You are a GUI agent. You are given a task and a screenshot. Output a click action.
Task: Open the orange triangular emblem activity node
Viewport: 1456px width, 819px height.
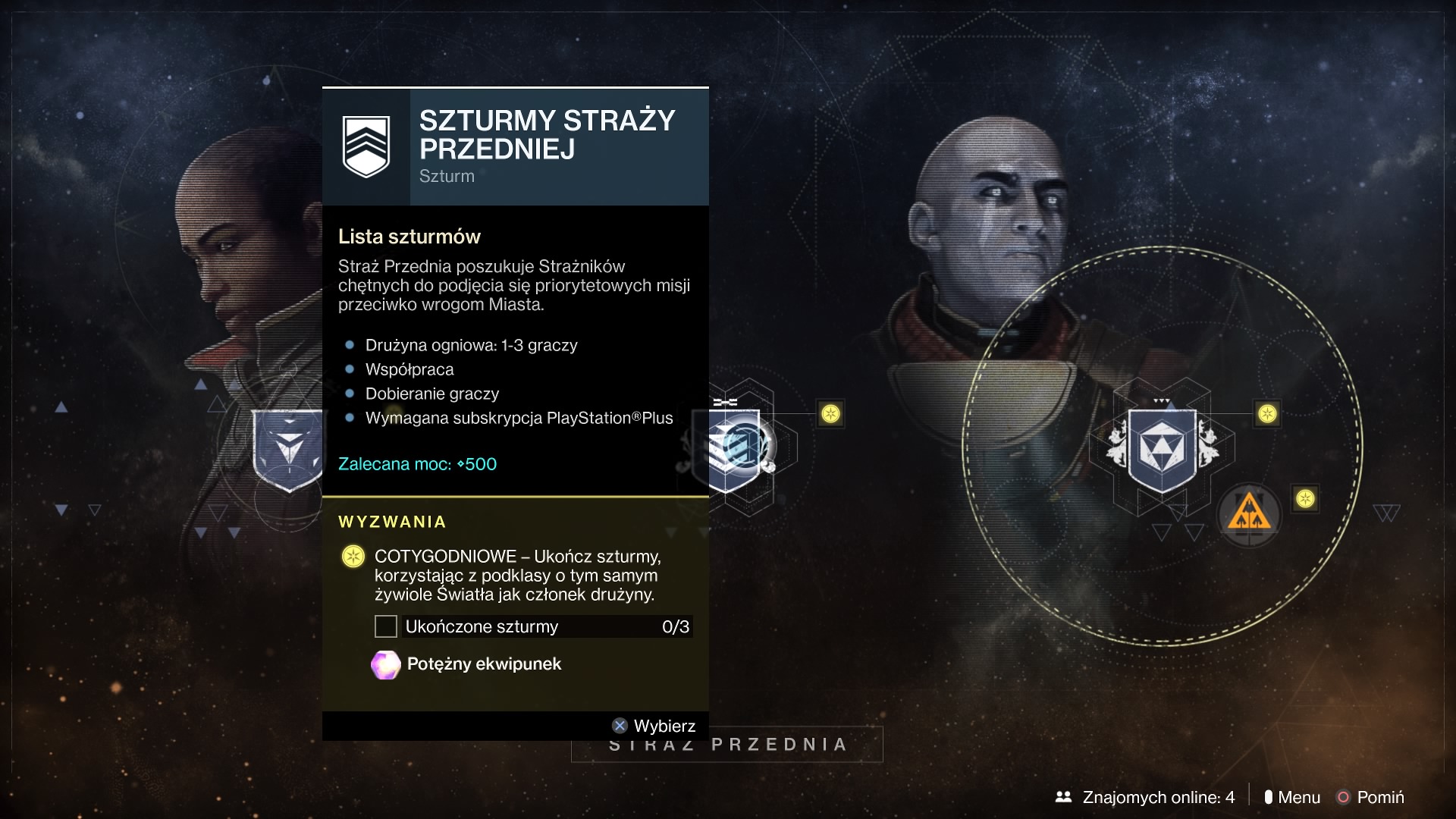1248,515
